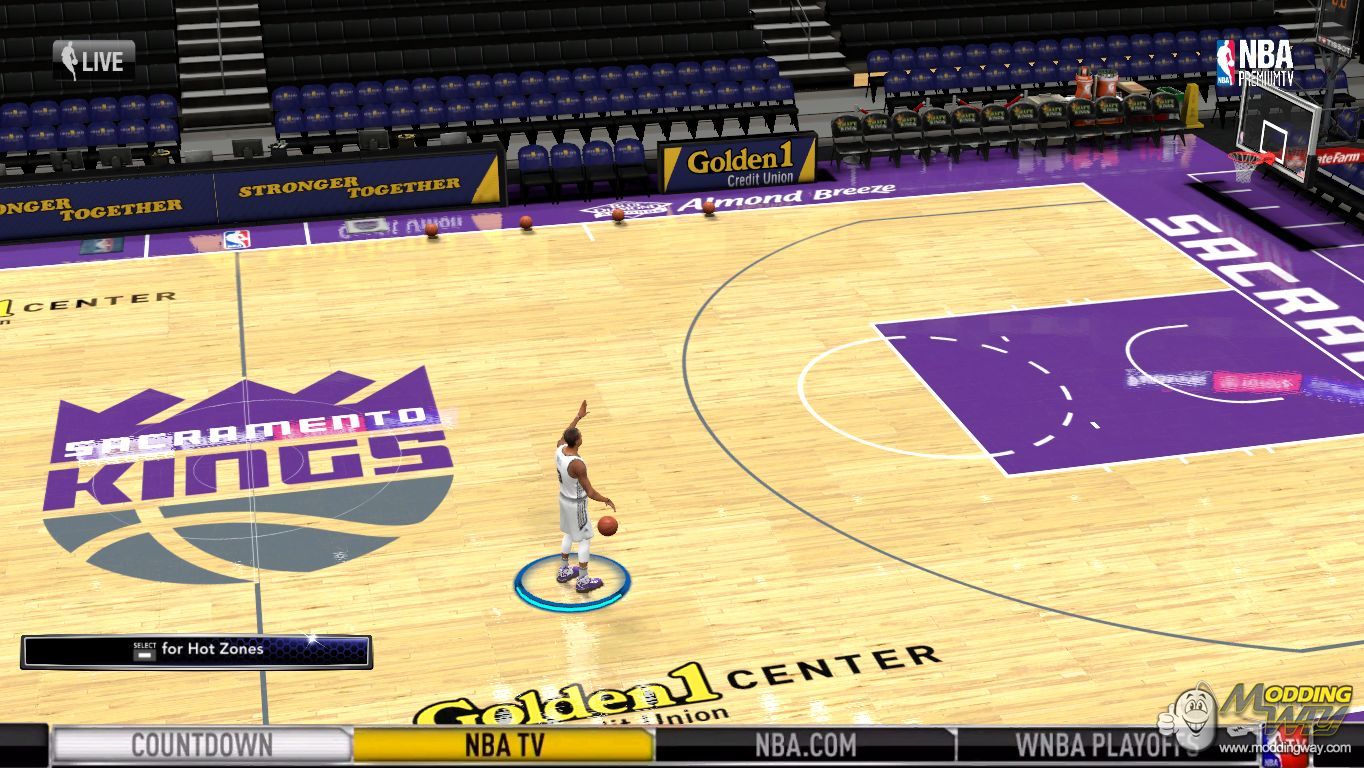
Task: Click the moddingway.com watermark link
Action: point(1284,748)
